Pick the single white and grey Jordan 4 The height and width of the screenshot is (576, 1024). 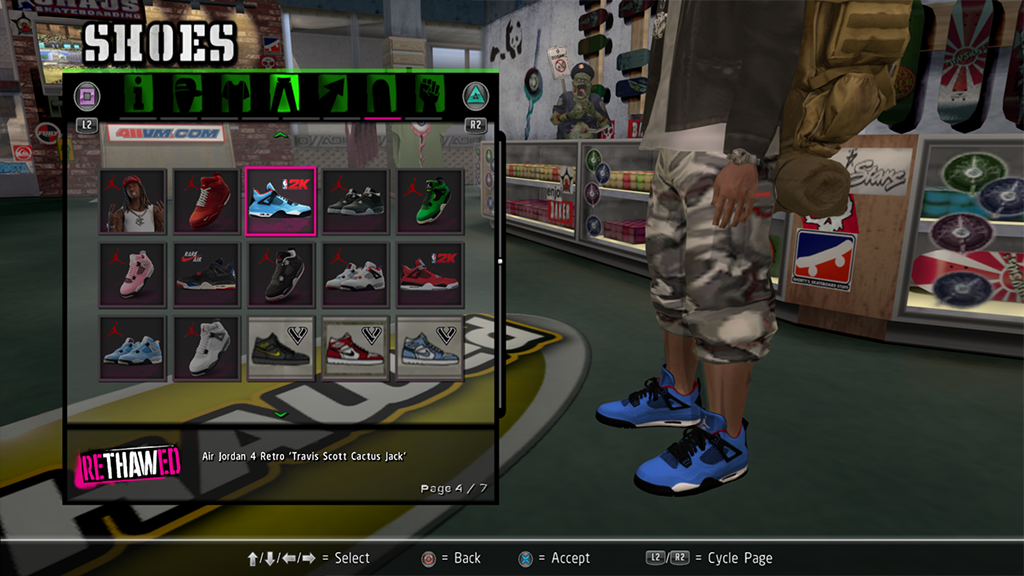point(206,348)
